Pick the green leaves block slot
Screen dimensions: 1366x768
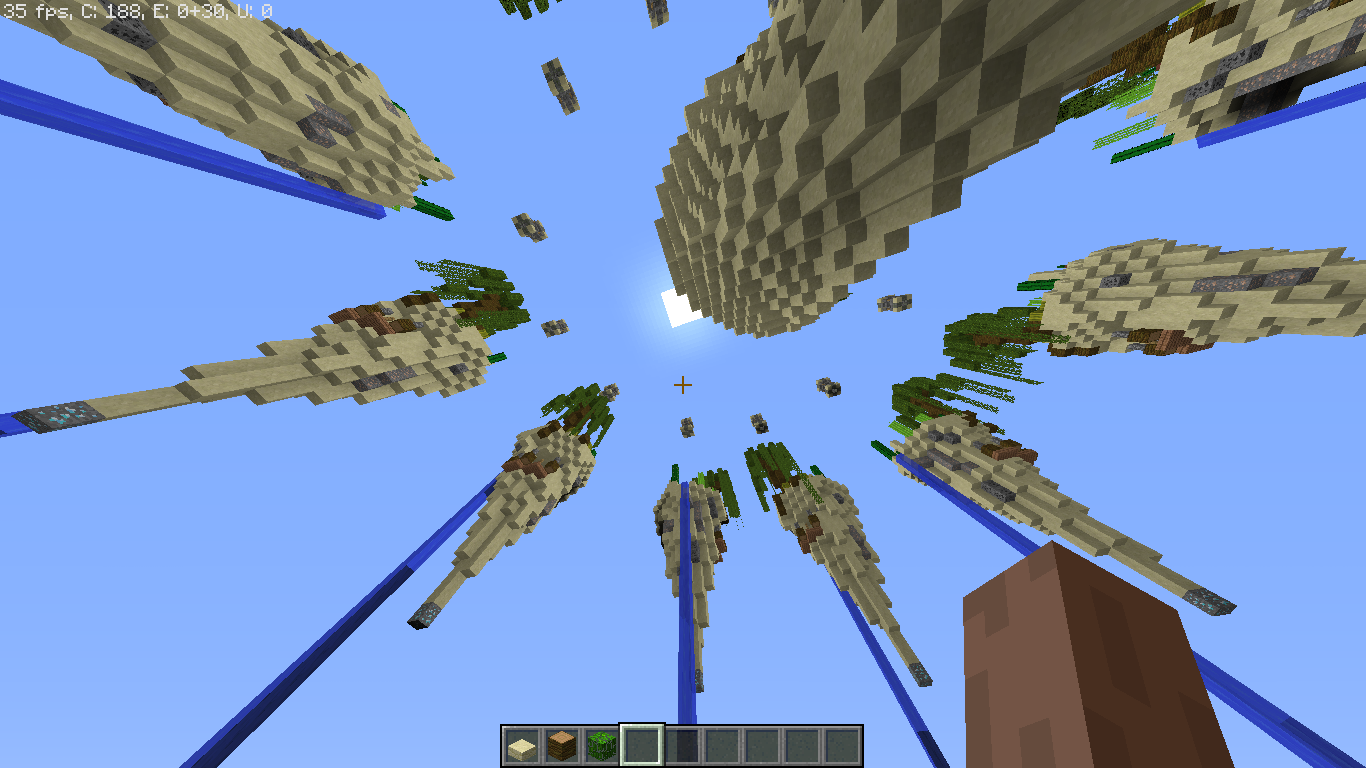(x=601, y=746)
